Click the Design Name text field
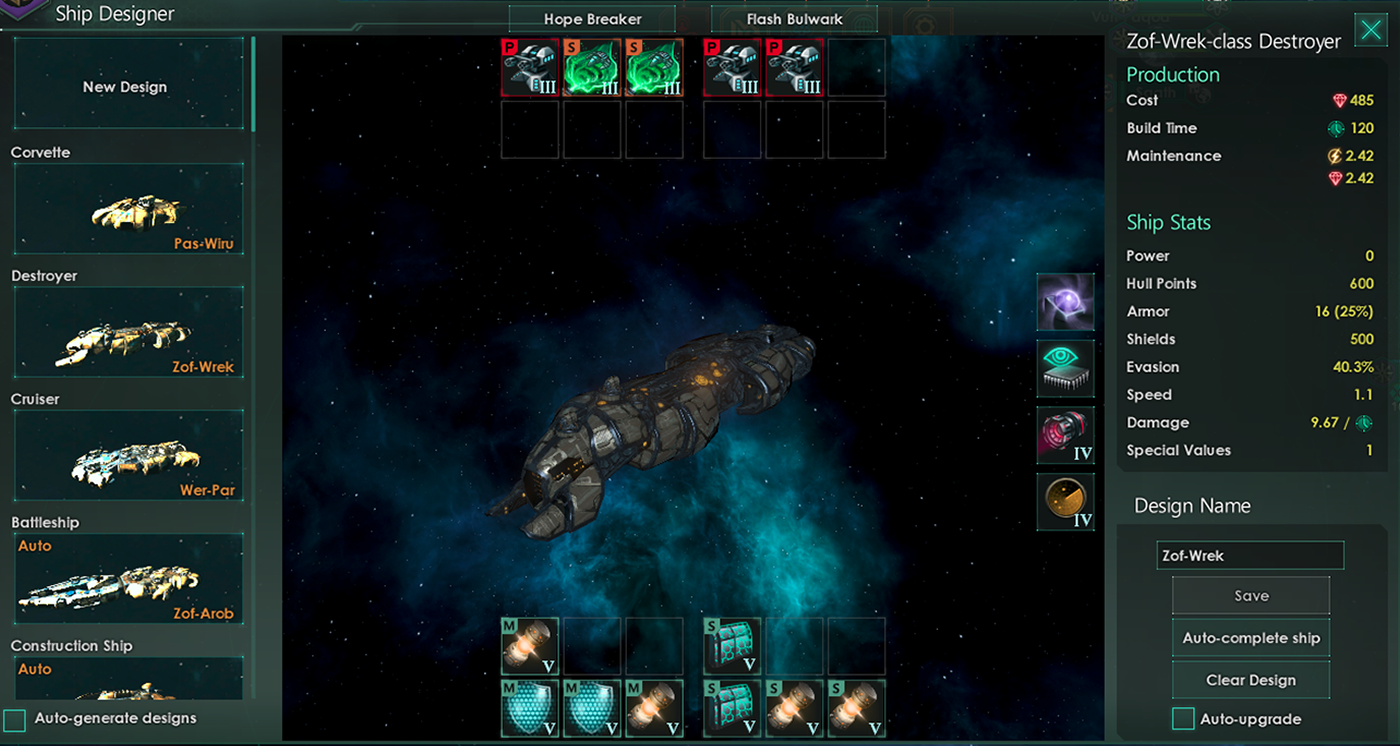Viewport: 1400px width, 746px height. click(x=1250, y=555)
